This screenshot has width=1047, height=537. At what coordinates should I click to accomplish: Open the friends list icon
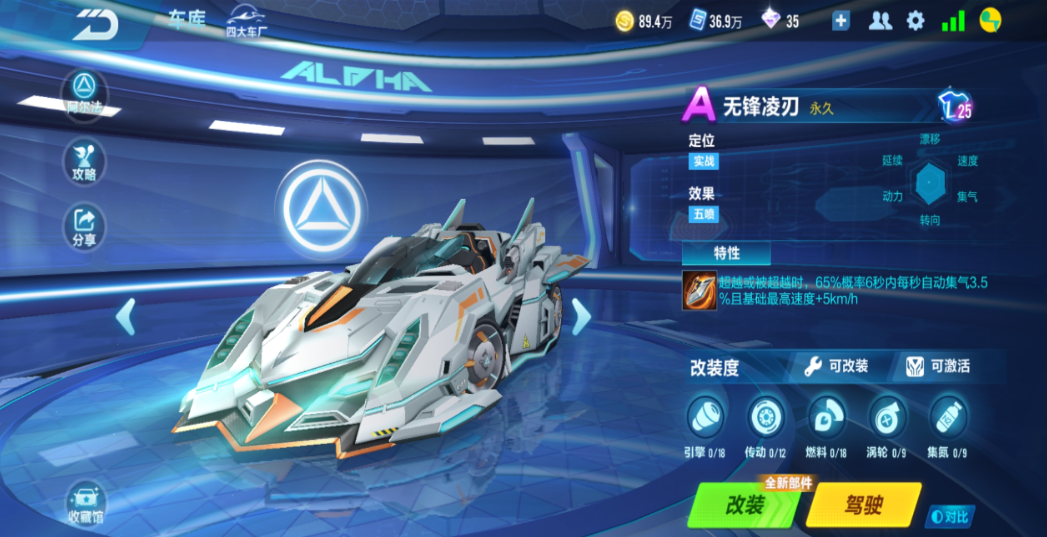[x=880, y=21]
